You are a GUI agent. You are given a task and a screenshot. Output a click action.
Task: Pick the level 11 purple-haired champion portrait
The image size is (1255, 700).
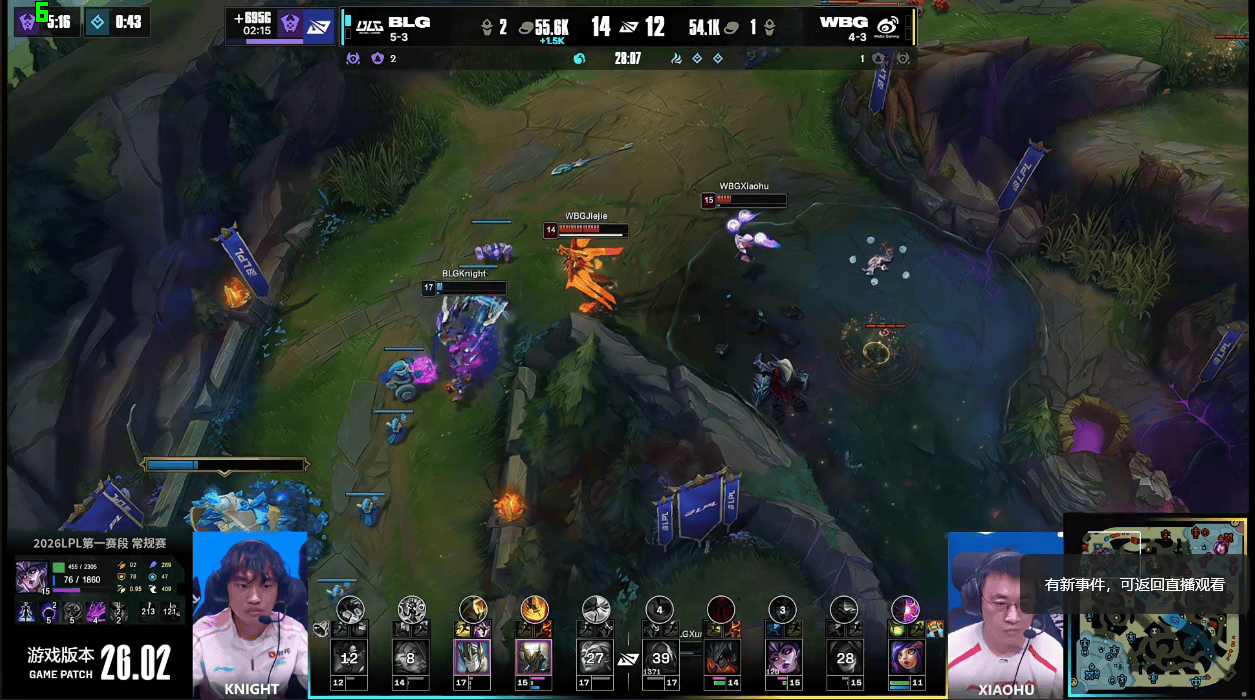pyautogui.click(x=907, y=658)
